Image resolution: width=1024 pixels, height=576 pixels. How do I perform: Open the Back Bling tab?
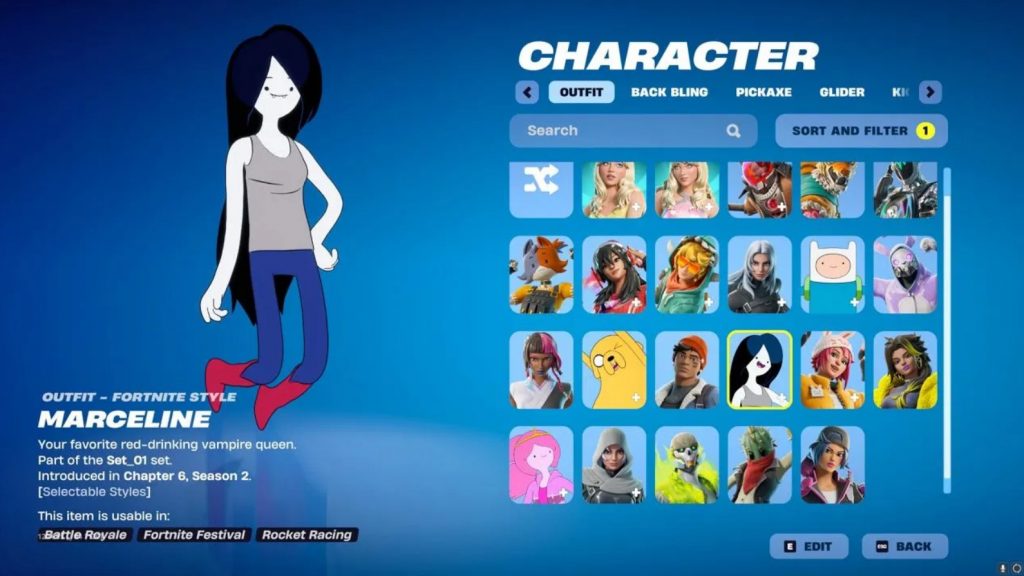[x=669, y=92]
